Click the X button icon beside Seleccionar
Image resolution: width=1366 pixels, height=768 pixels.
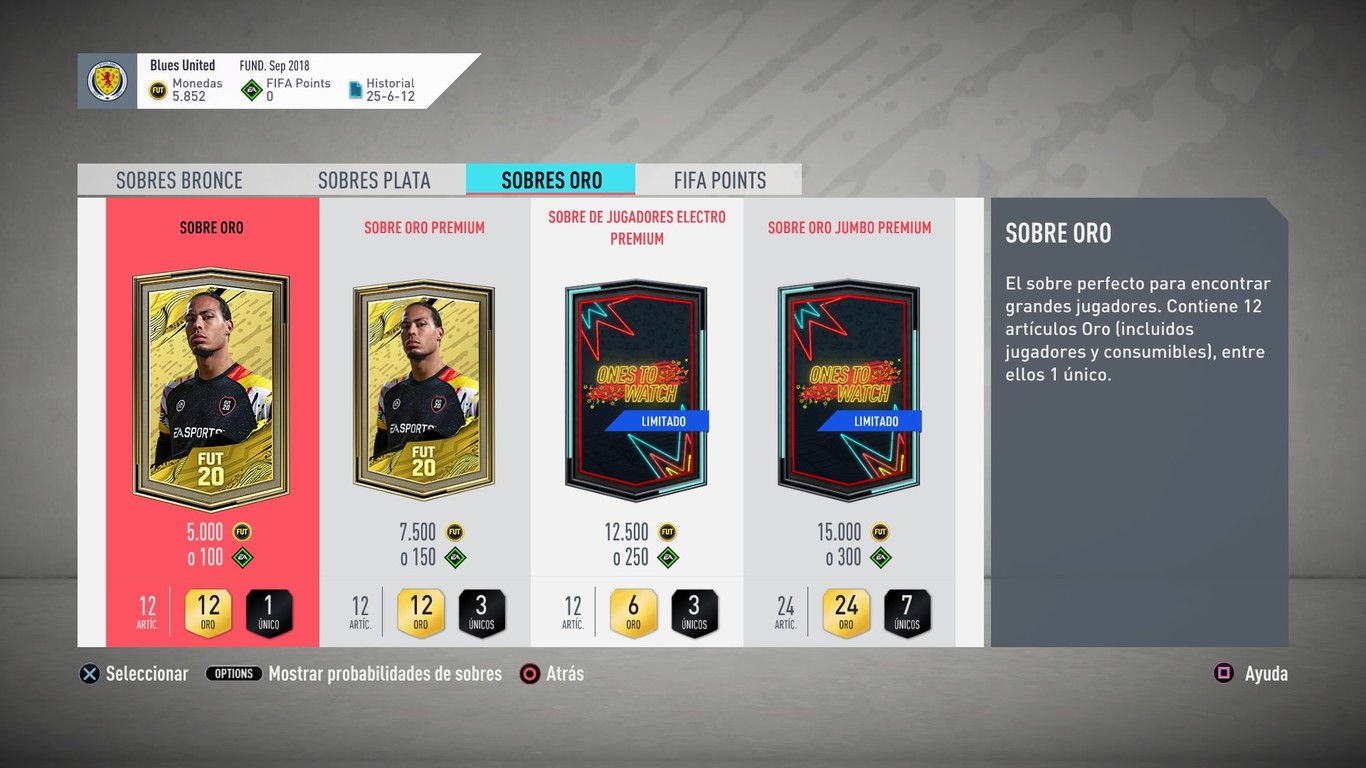(x=89, y=673)
